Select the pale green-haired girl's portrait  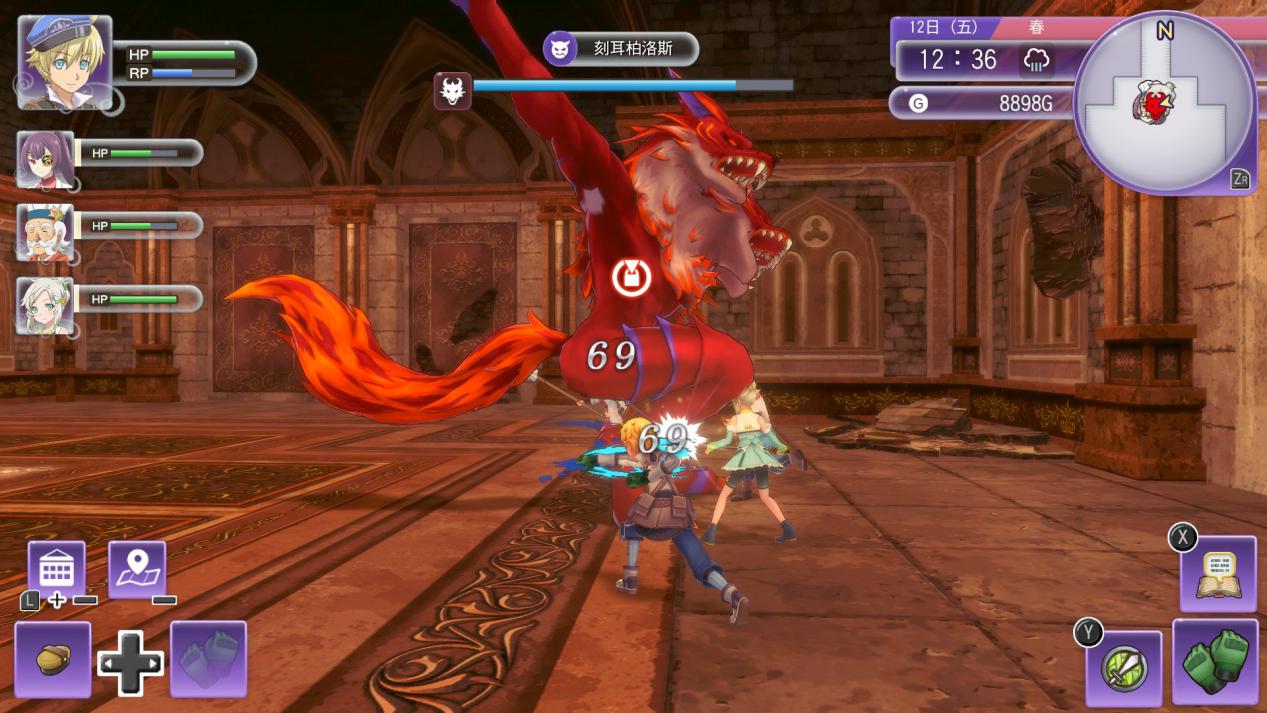click(45, 305)
